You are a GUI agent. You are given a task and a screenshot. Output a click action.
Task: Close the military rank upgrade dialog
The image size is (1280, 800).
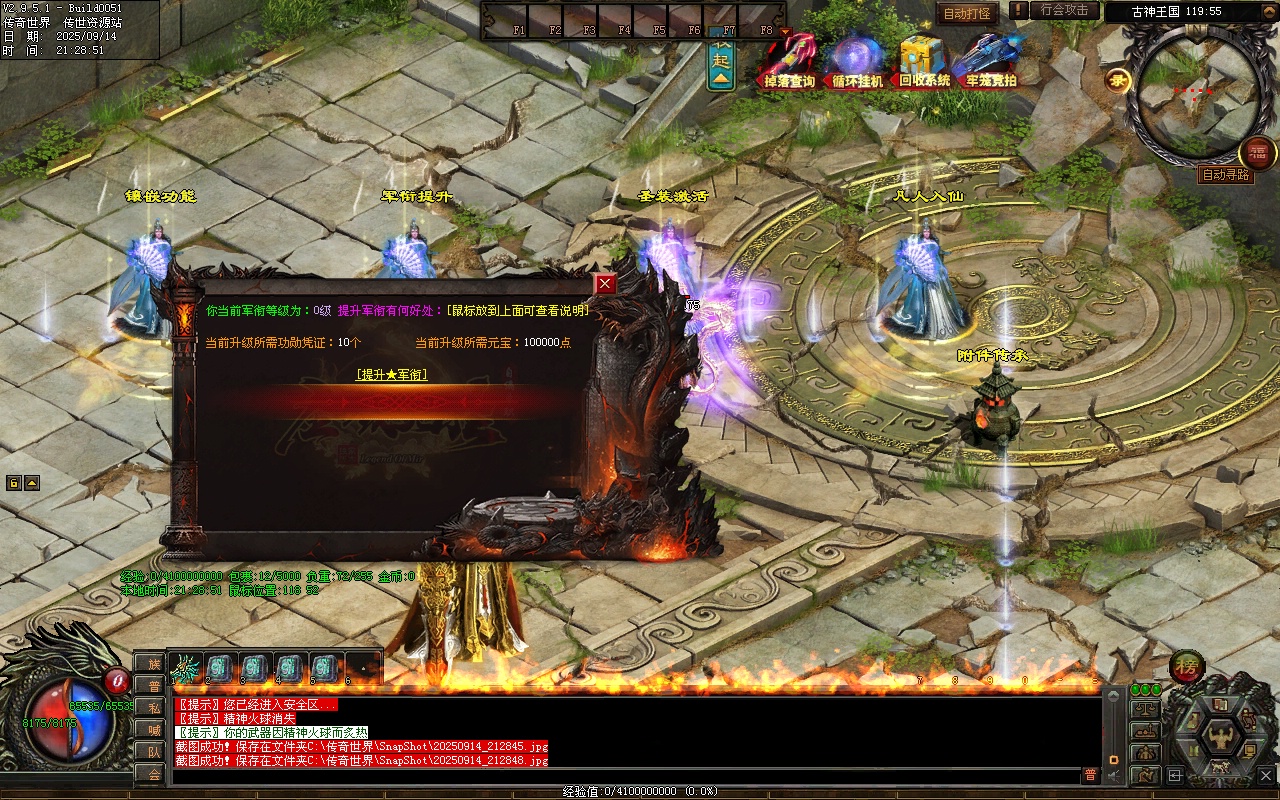point(605,284)
